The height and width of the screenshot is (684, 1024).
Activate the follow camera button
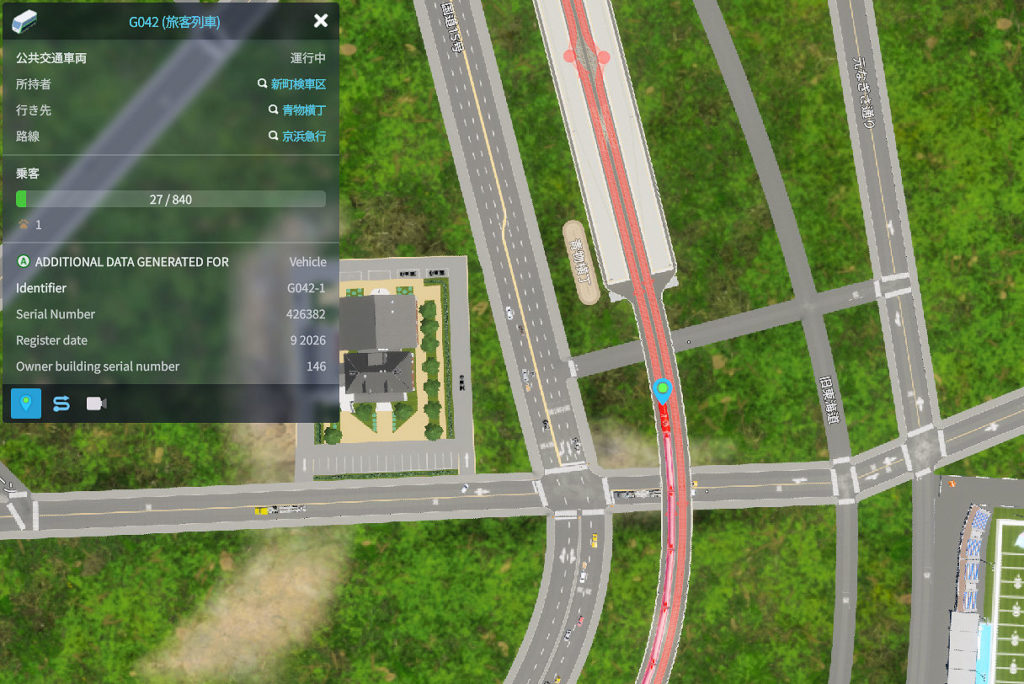point(96,403)
